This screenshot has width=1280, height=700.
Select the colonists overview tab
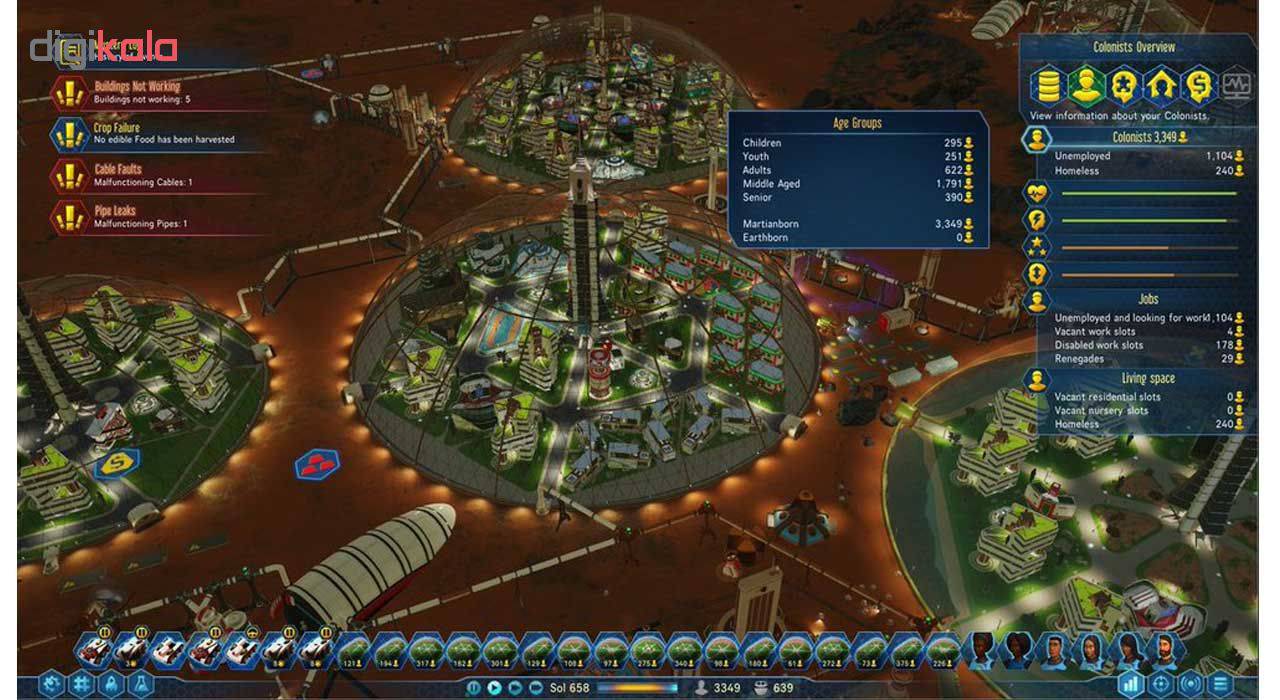1085,85
